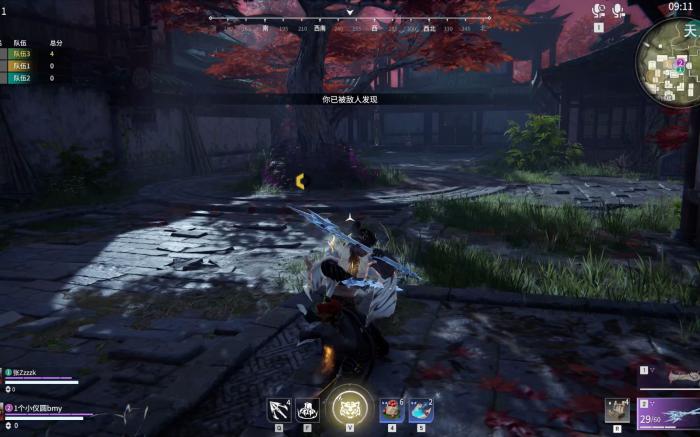The width and height of the screenshot is (700, 437).
Task: Click the team scoreboard panel
Action: pyautogui.click(x=35, y=61)
